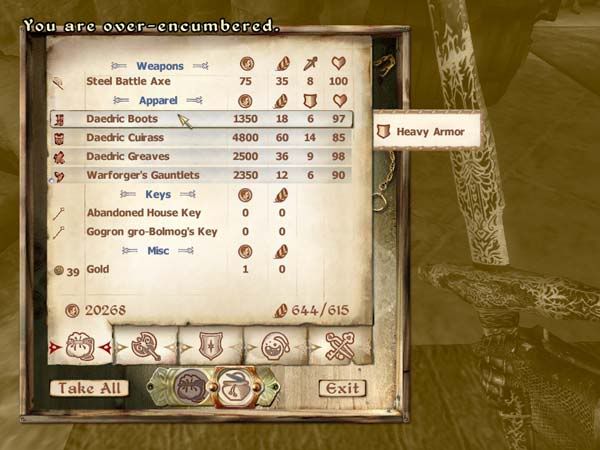Sort apparel by armor rating shield icon
600x450 pixels.
pos(311,100)
